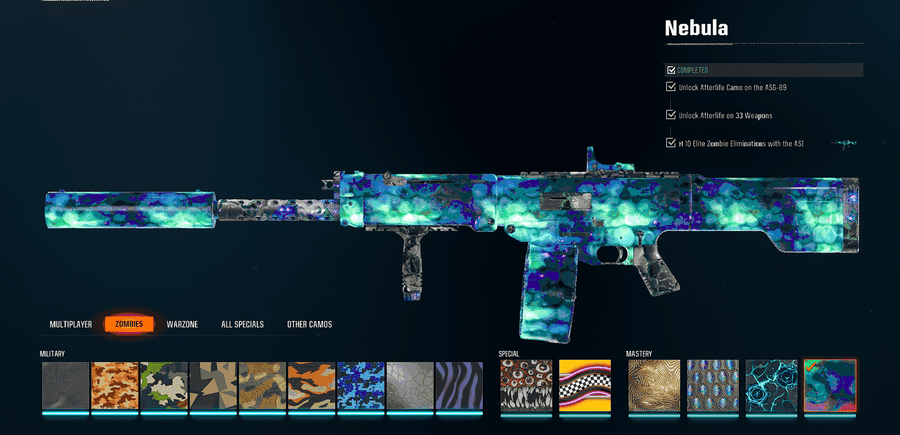
Task: Pick the blue digital pixel camo
Action: coord(361,386)
